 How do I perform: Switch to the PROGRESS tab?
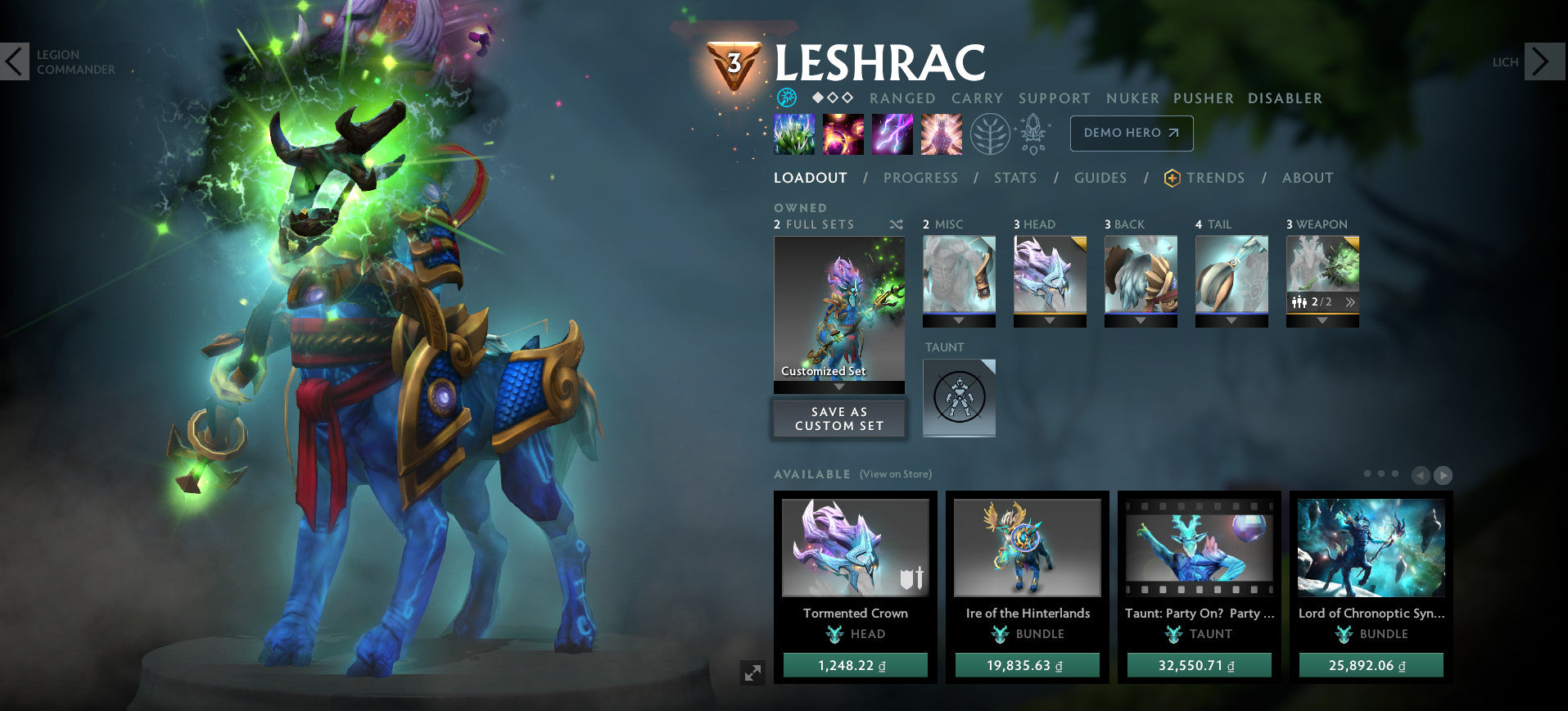921,178
